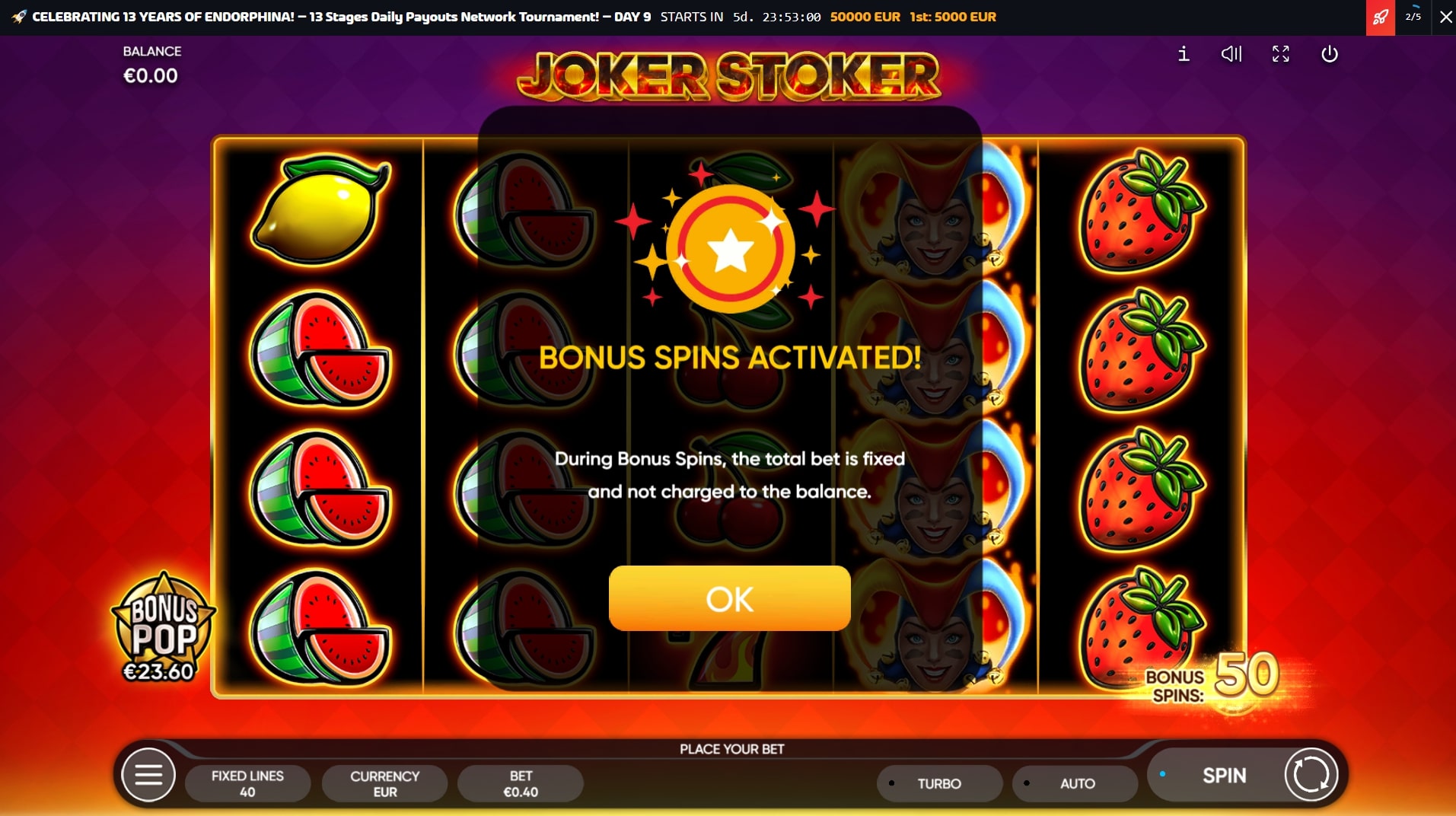1456x816 pixels.
Task: Open the game info page
Action: pyautogui.click(x=1184, y=54)
